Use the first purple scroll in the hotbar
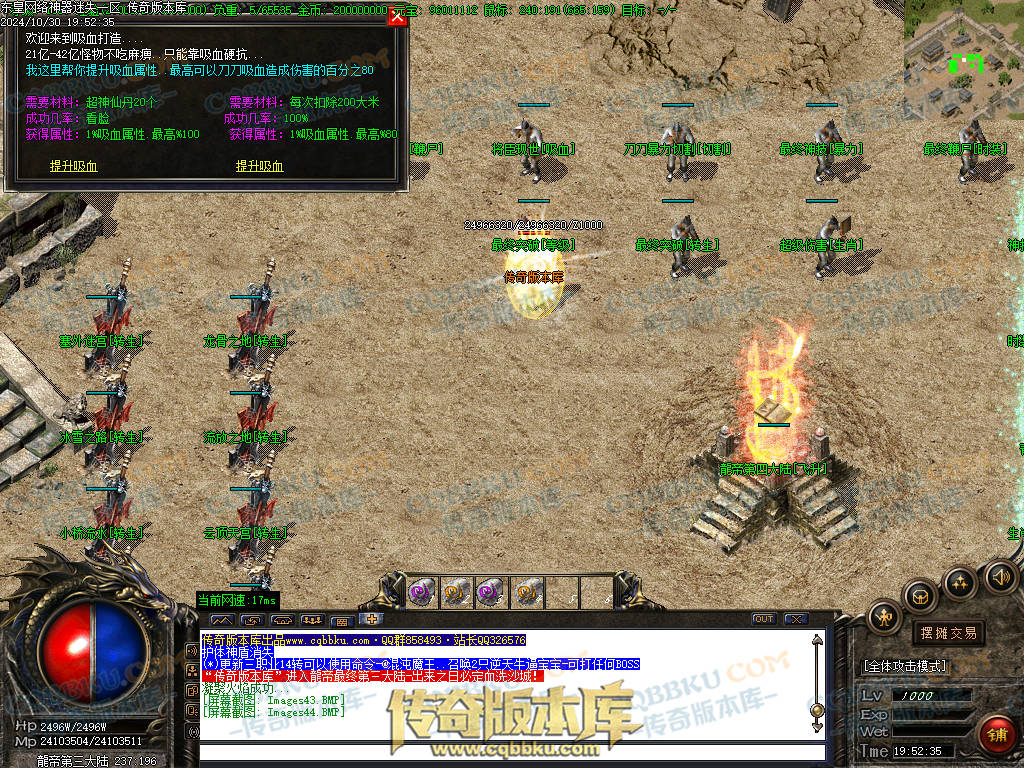 click(x=420, y=593)
